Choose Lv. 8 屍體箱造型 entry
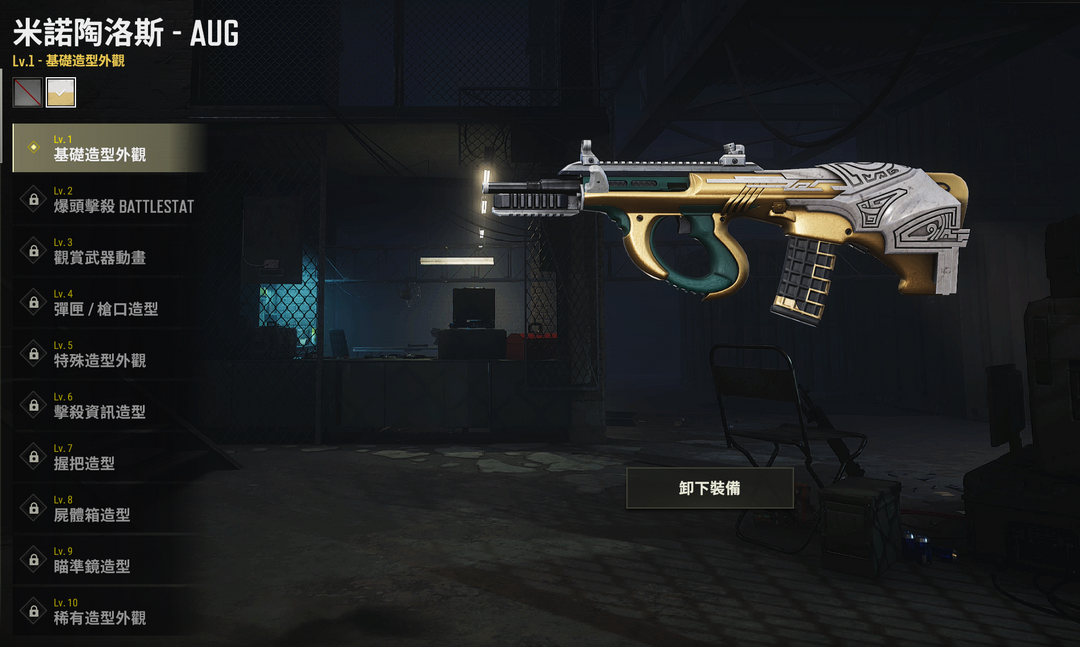This screenshot has height=647, width=1080. click(108, 508)
